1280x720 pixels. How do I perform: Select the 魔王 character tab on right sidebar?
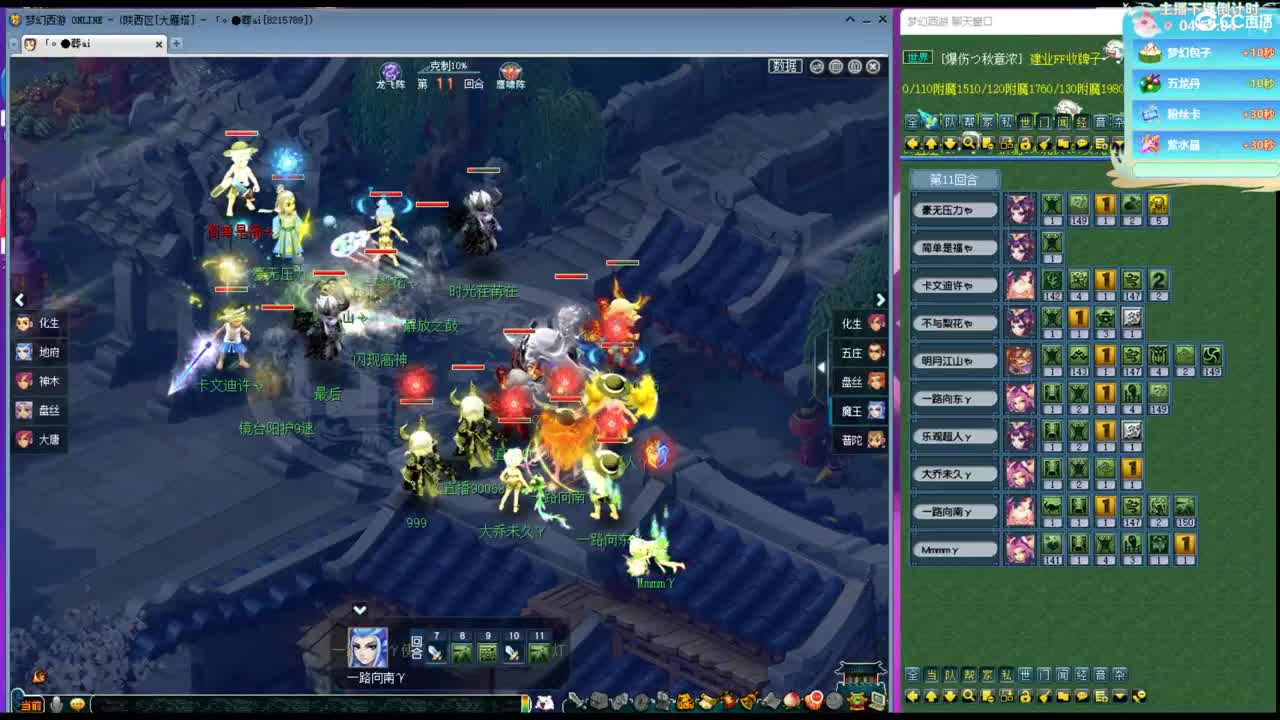click(857, 410)
